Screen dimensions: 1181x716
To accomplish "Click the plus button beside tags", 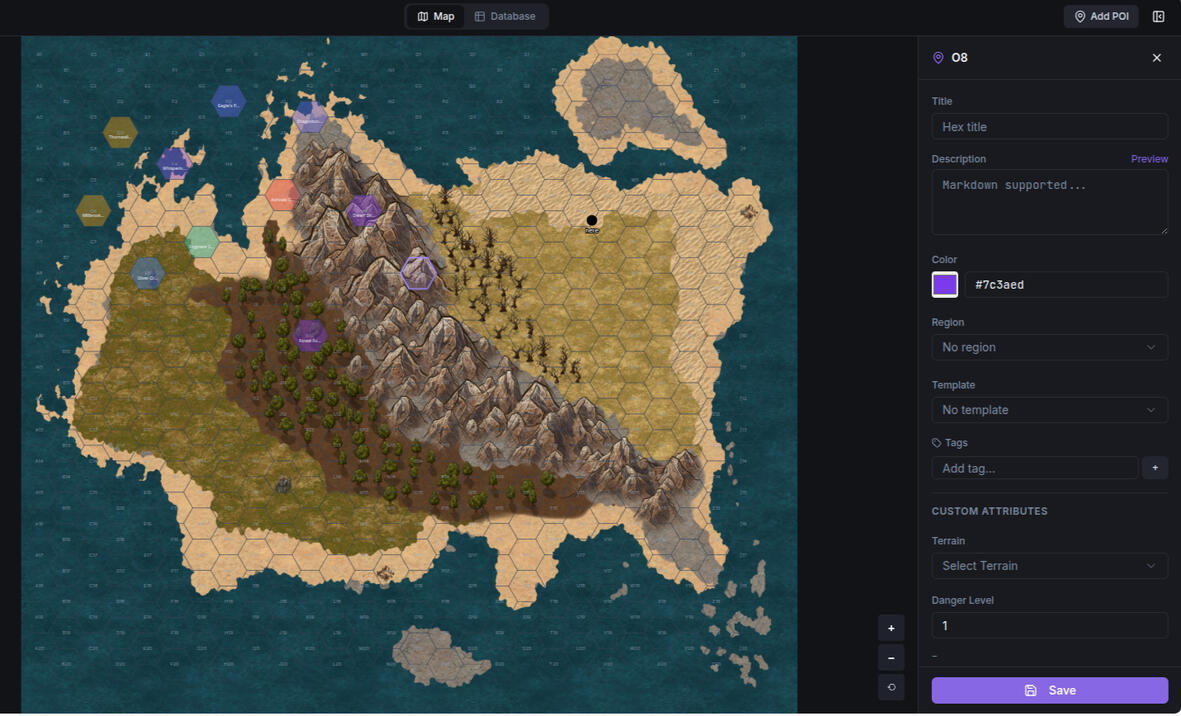I will [1155, 468].
